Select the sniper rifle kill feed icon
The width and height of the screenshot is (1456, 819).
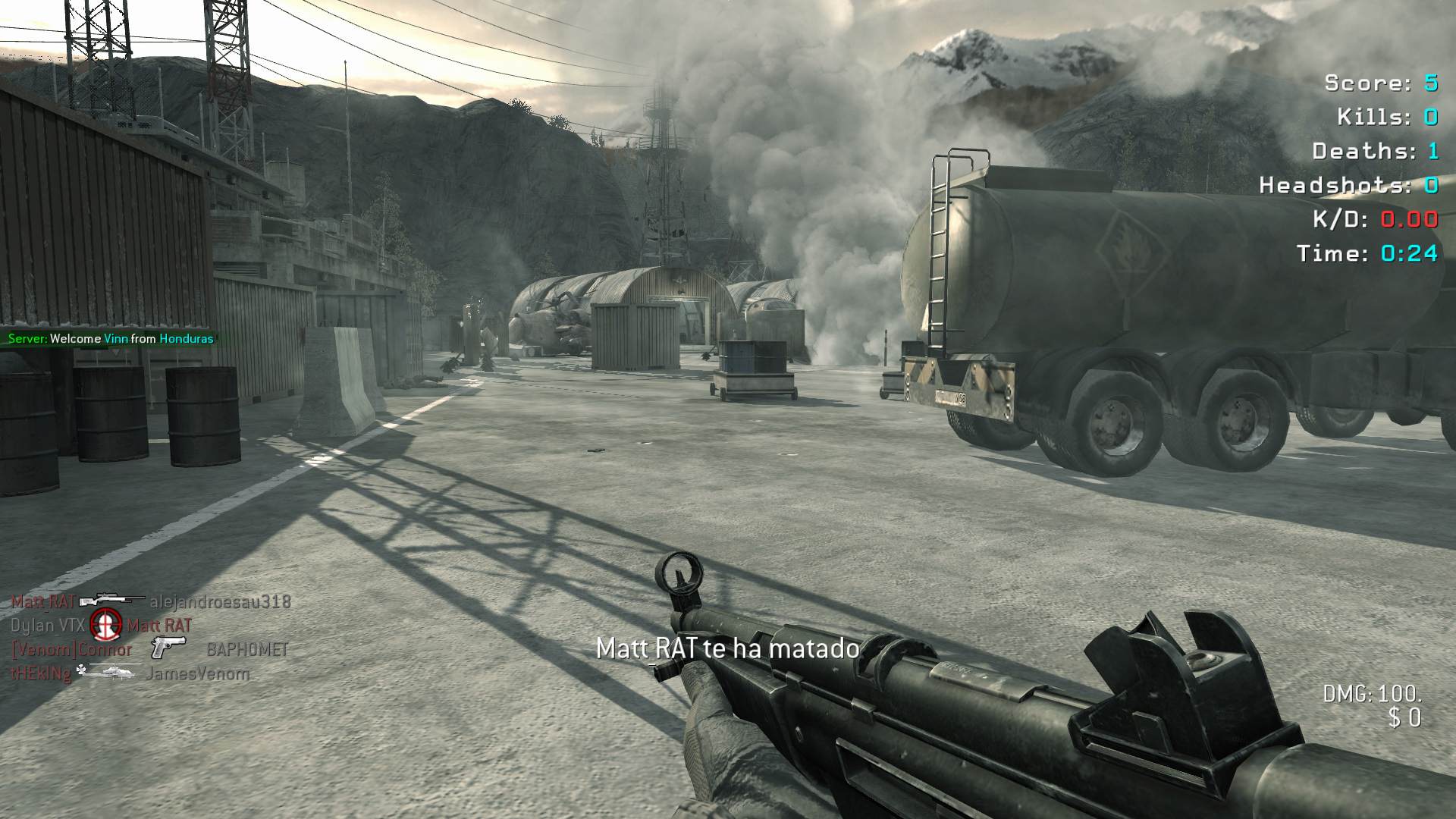click(x=111, y=601)
